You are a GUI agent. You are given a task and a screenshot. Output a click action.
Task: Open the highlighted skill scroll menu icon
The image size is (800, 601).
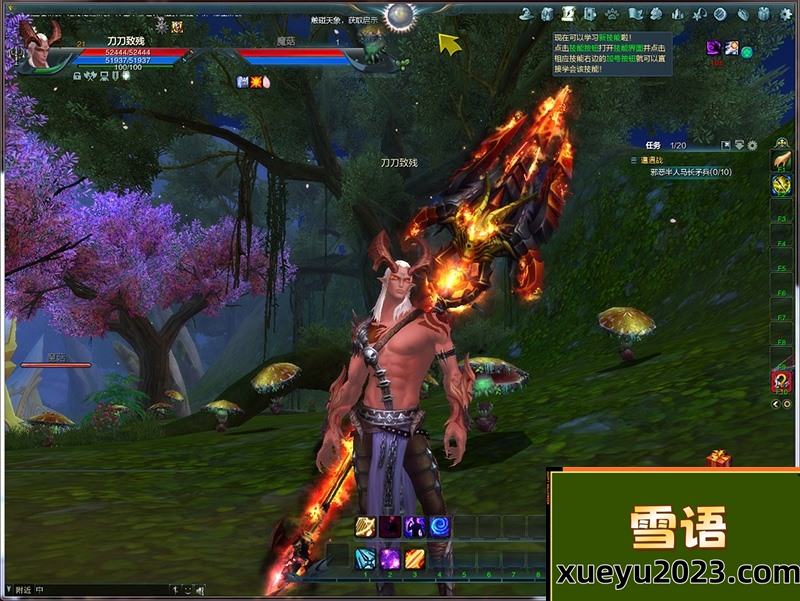tap(568, 14)
